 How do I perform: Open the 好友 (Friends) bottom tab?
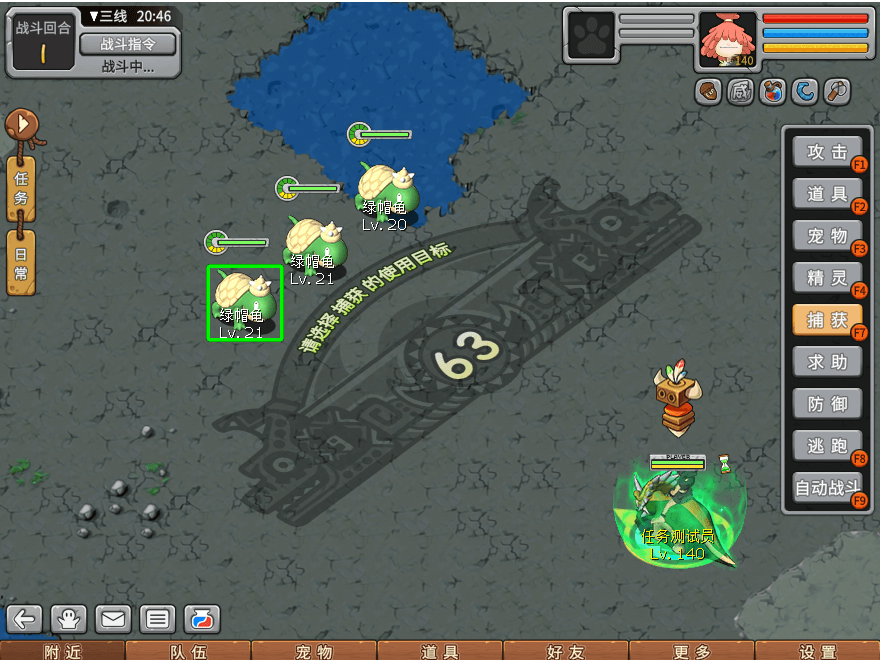[565, 651]
